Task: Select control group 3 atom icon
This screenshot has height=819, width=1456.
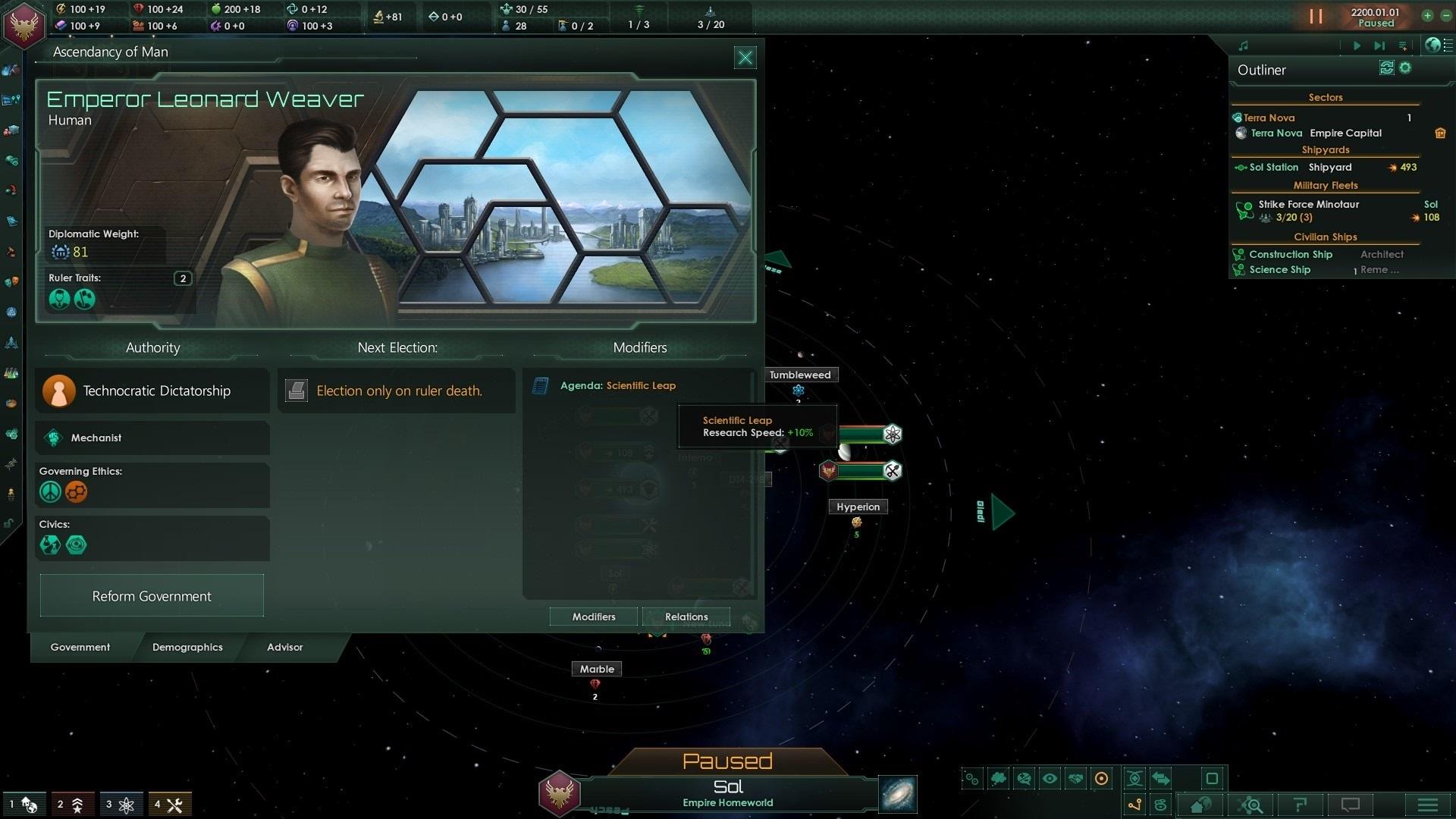Action: (120, 805)
